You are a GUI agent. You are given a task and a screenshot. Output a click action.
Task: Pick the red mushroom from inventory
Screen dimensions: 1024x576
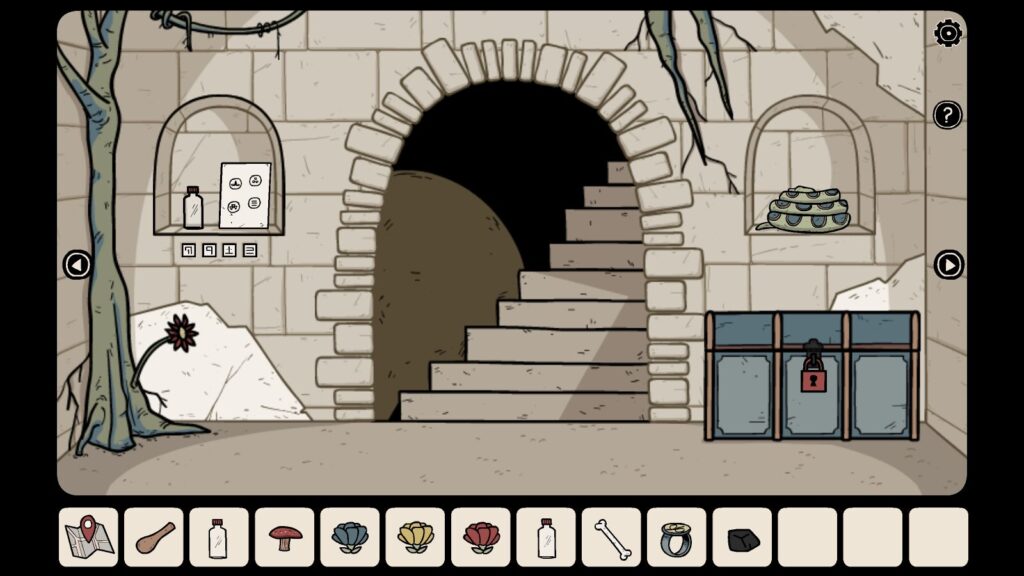click(x=285, y=537)
